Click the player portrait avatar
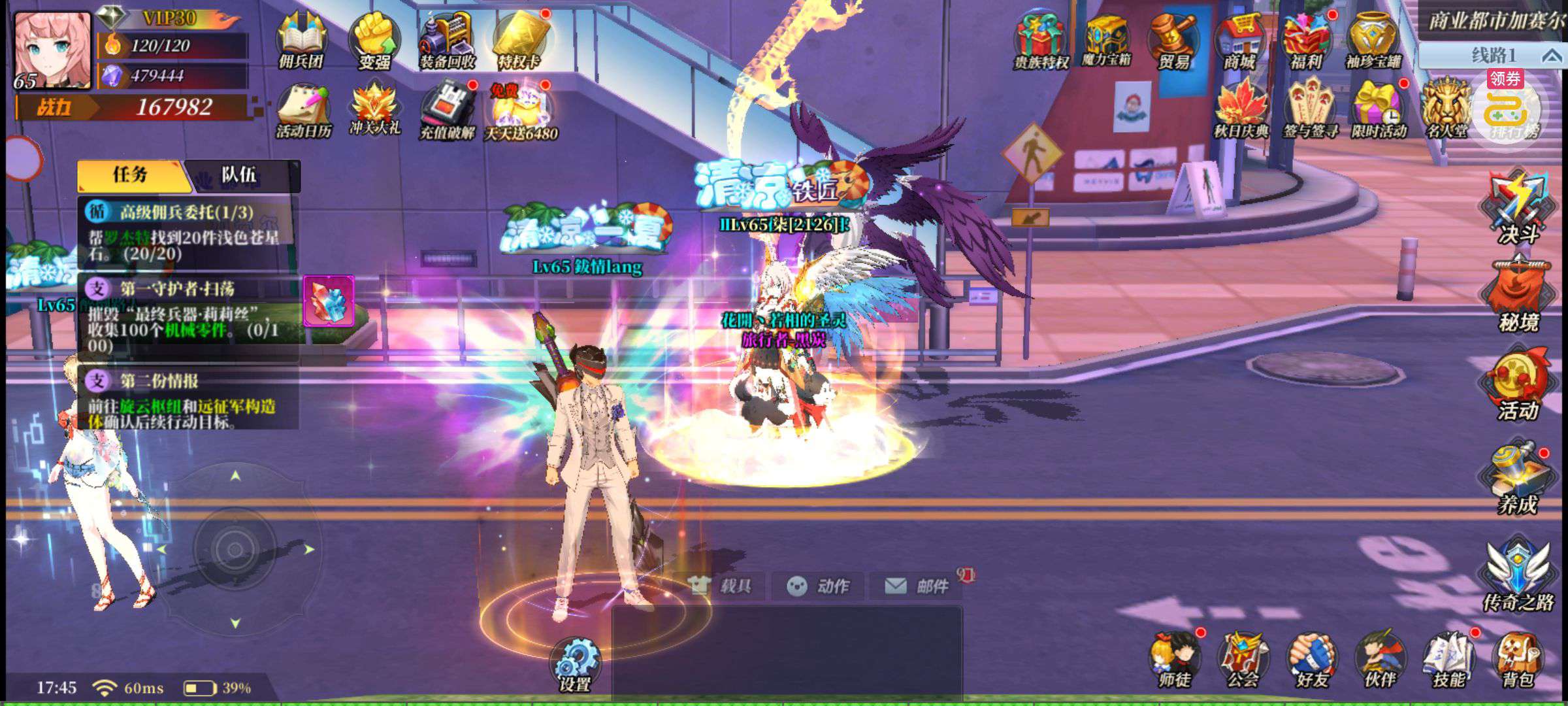 click(x=52, y=49)
